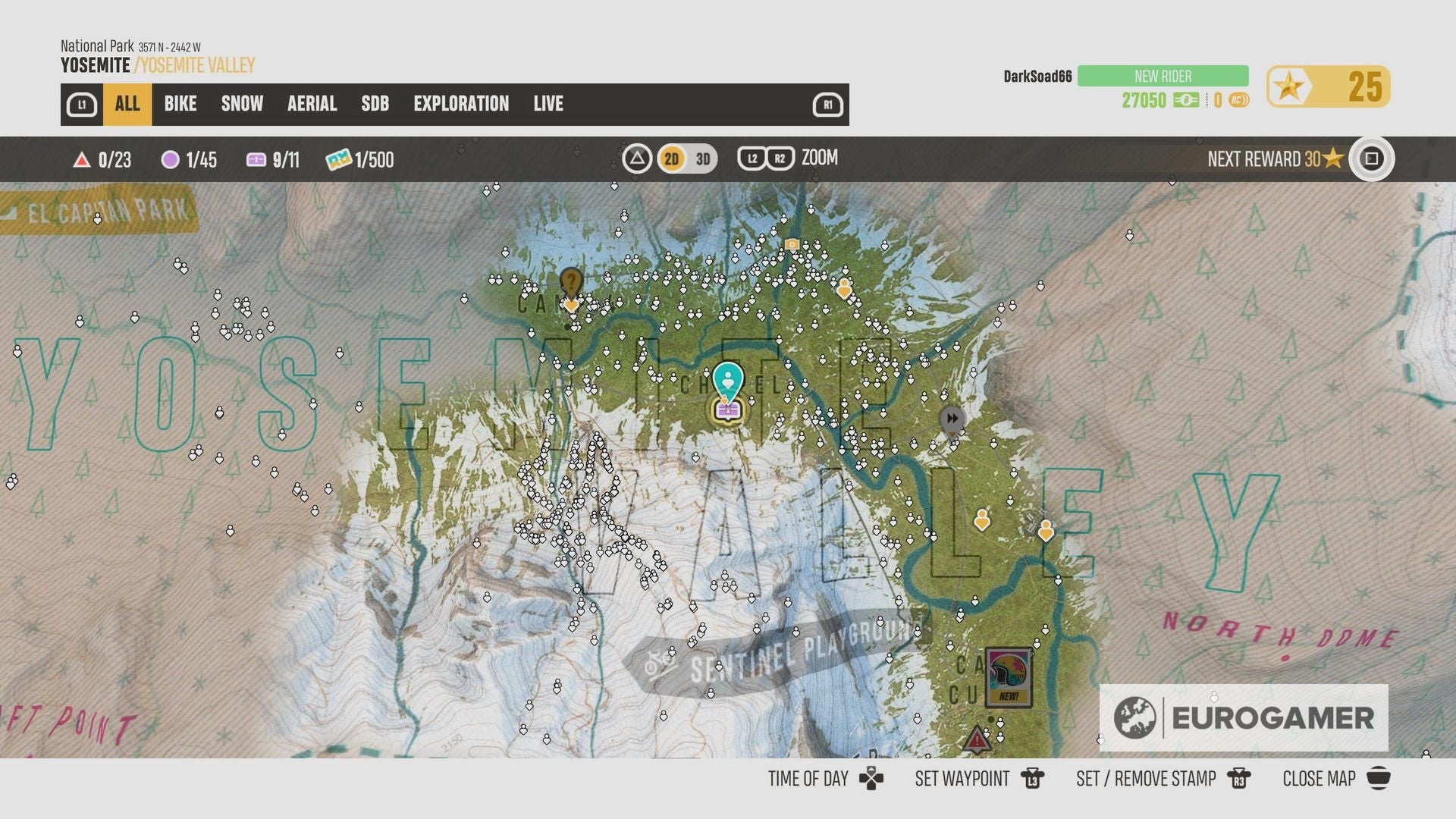The height and width of the screenshot is (819, 1456).
Task: Switch to the EXPLORATION filter tab
Action: pyautogui.click(x=461, y=104)
